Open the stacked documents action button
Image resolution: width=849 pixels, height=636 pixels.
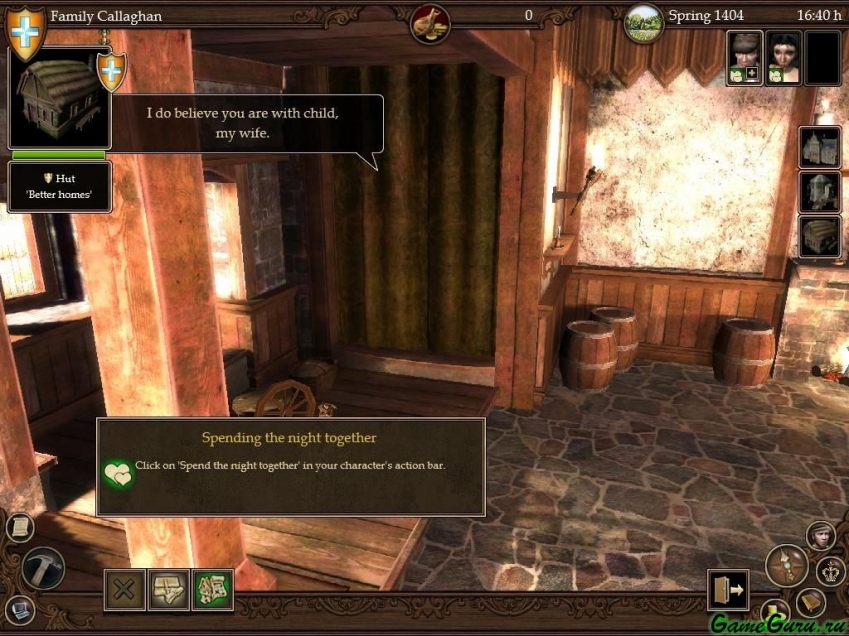pyautogui.click(x=168, y=589)
